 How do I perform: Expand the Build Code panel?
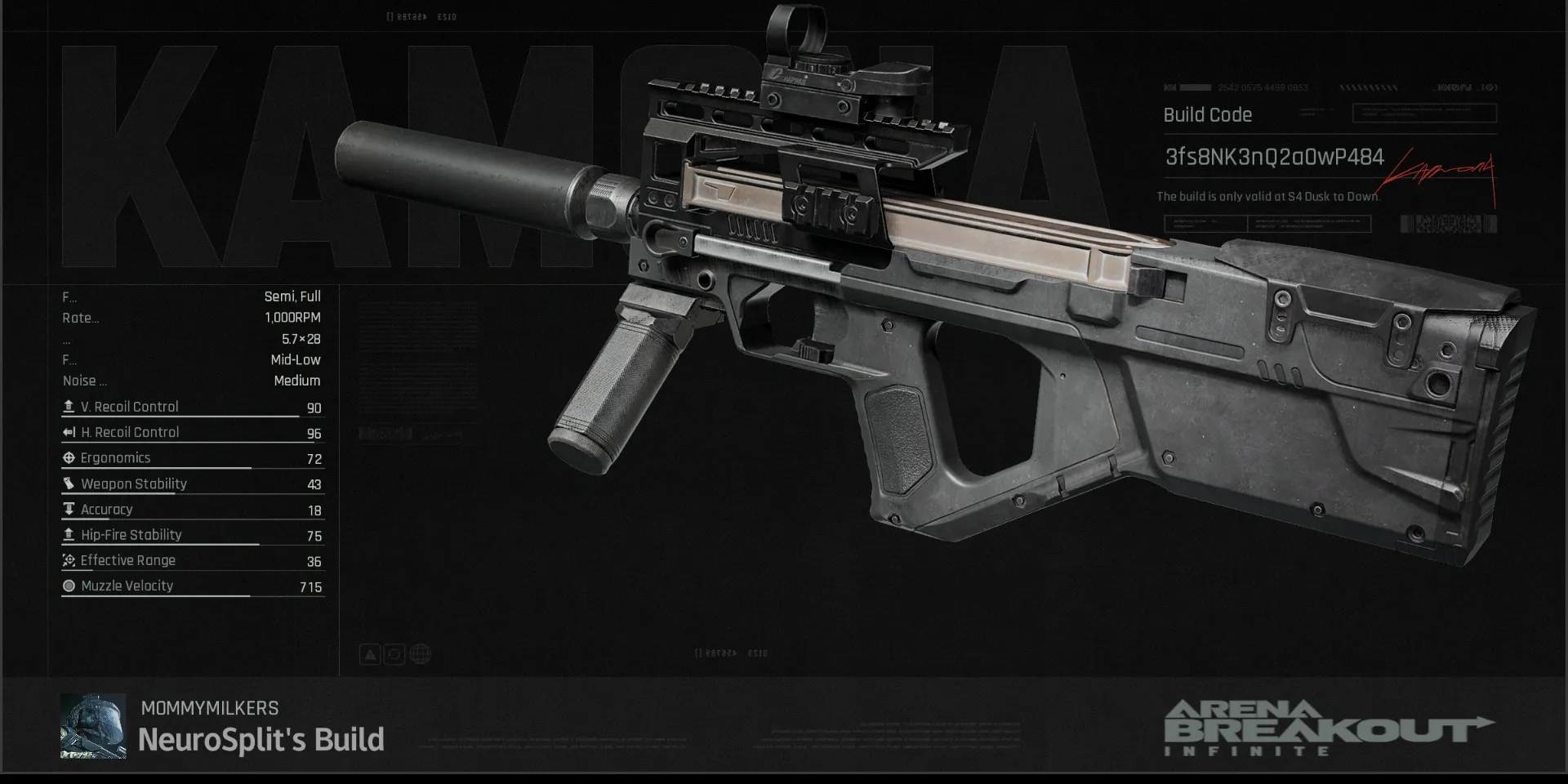pyautogui.click(x=1207, y=114)
